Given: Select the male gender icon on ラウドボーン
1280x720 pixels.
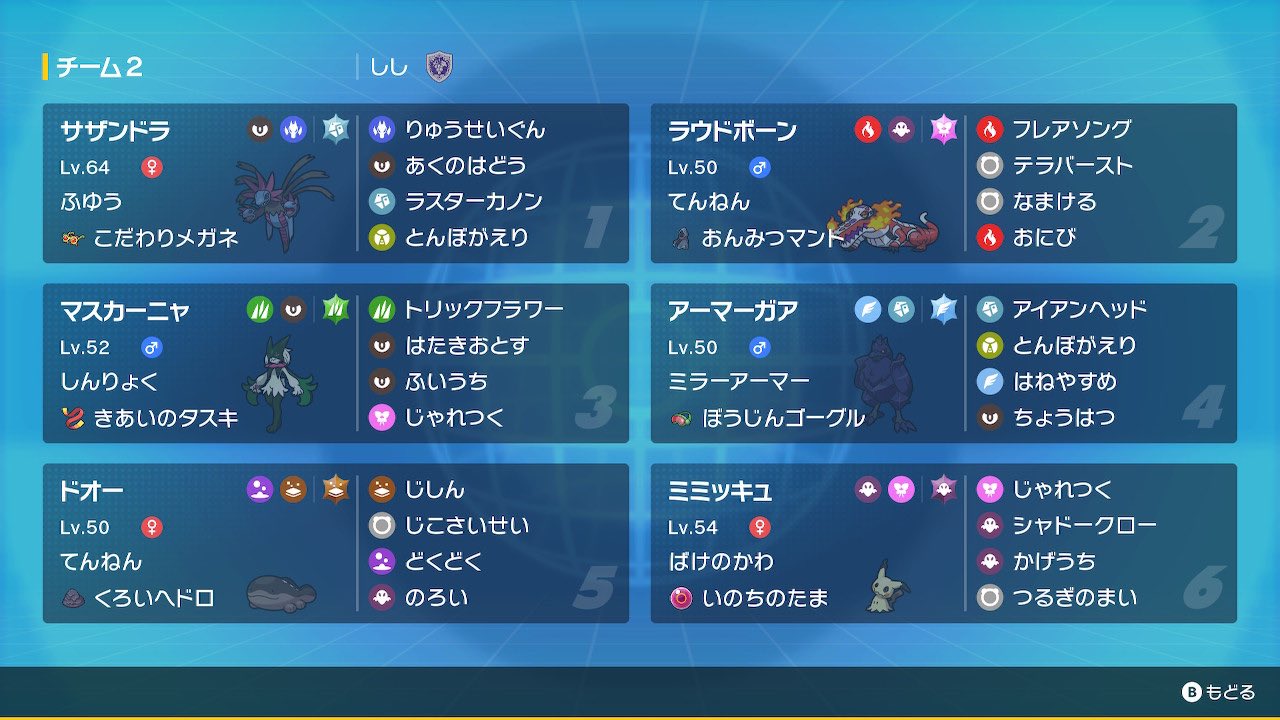Looking at the screenshot, I should click(x=759, y=167).
